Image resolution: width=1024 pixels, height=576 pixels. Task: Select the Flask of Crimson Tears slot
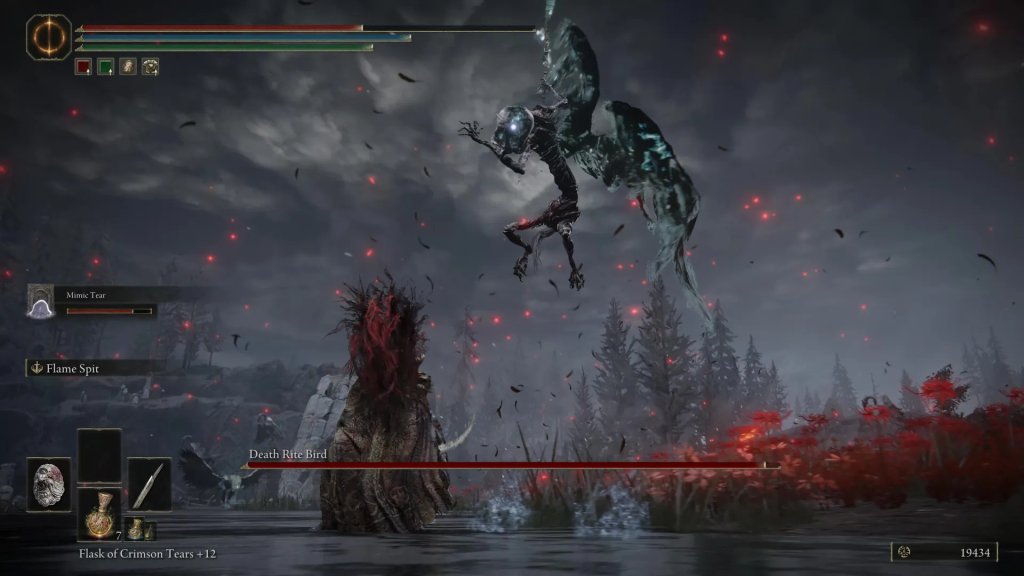99,514
